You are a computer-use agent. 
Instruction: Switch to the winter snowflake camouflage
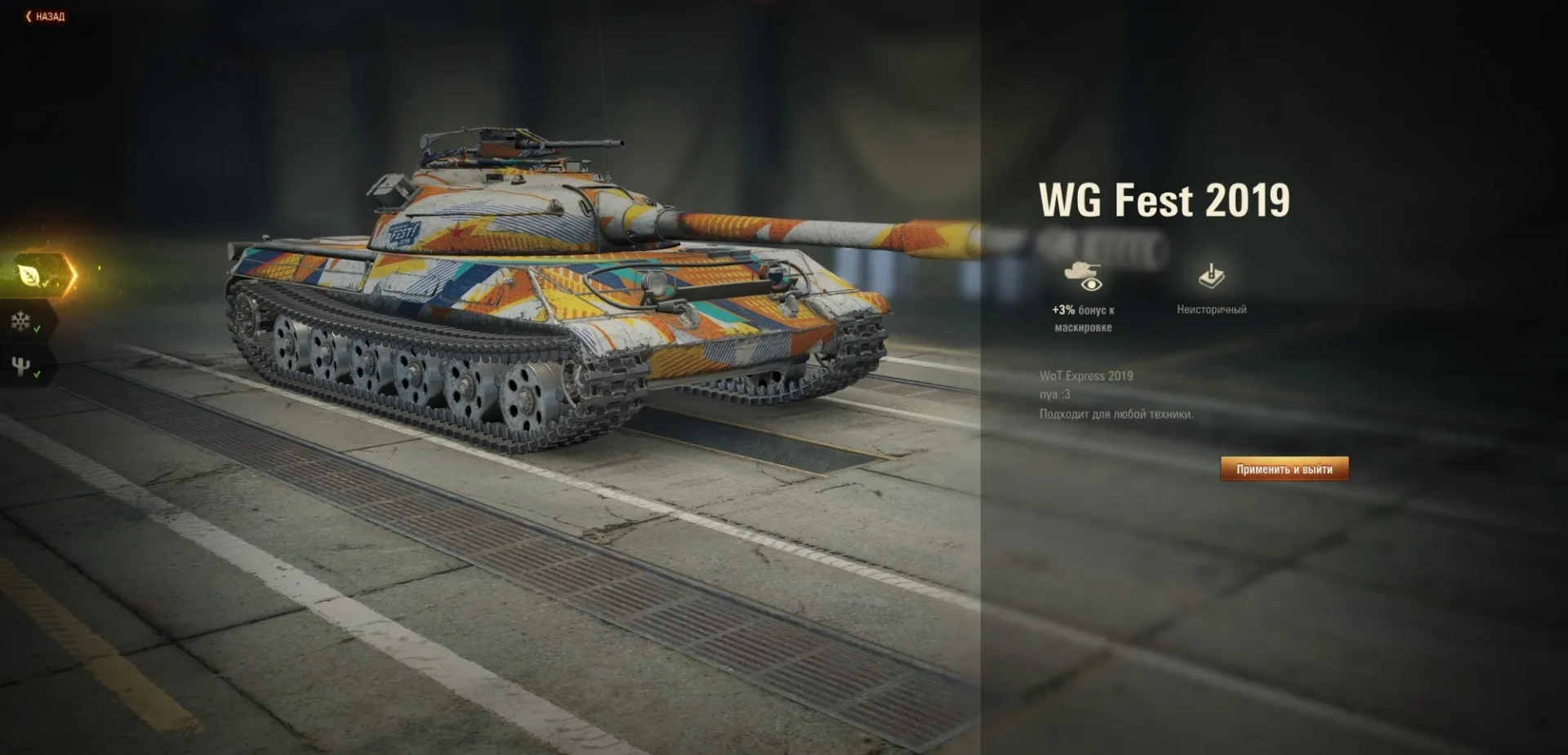[21, 321]
